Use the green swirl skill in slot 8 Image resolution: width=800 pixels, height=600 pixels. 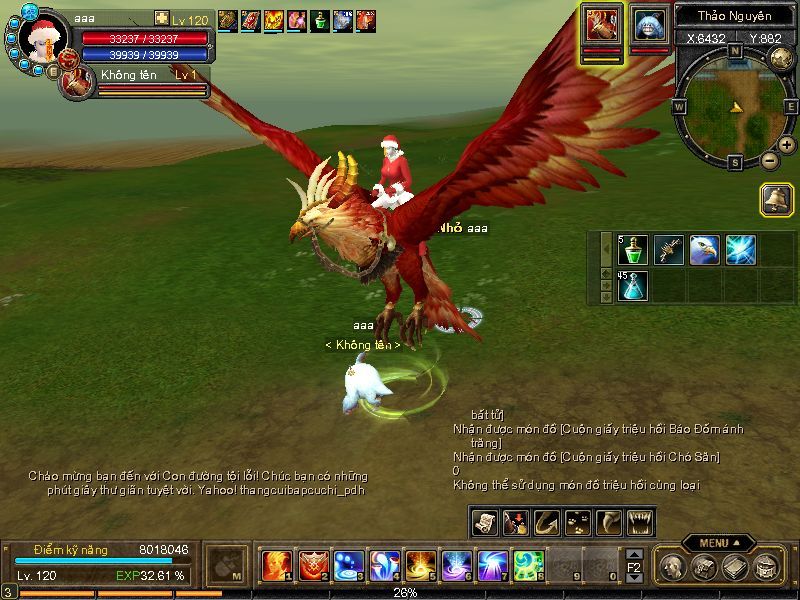528,566
